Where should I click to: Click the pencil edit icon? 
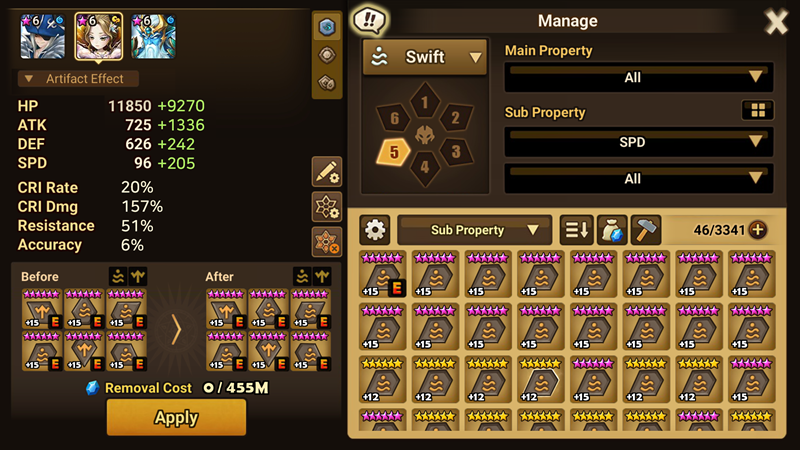[326, 172]
